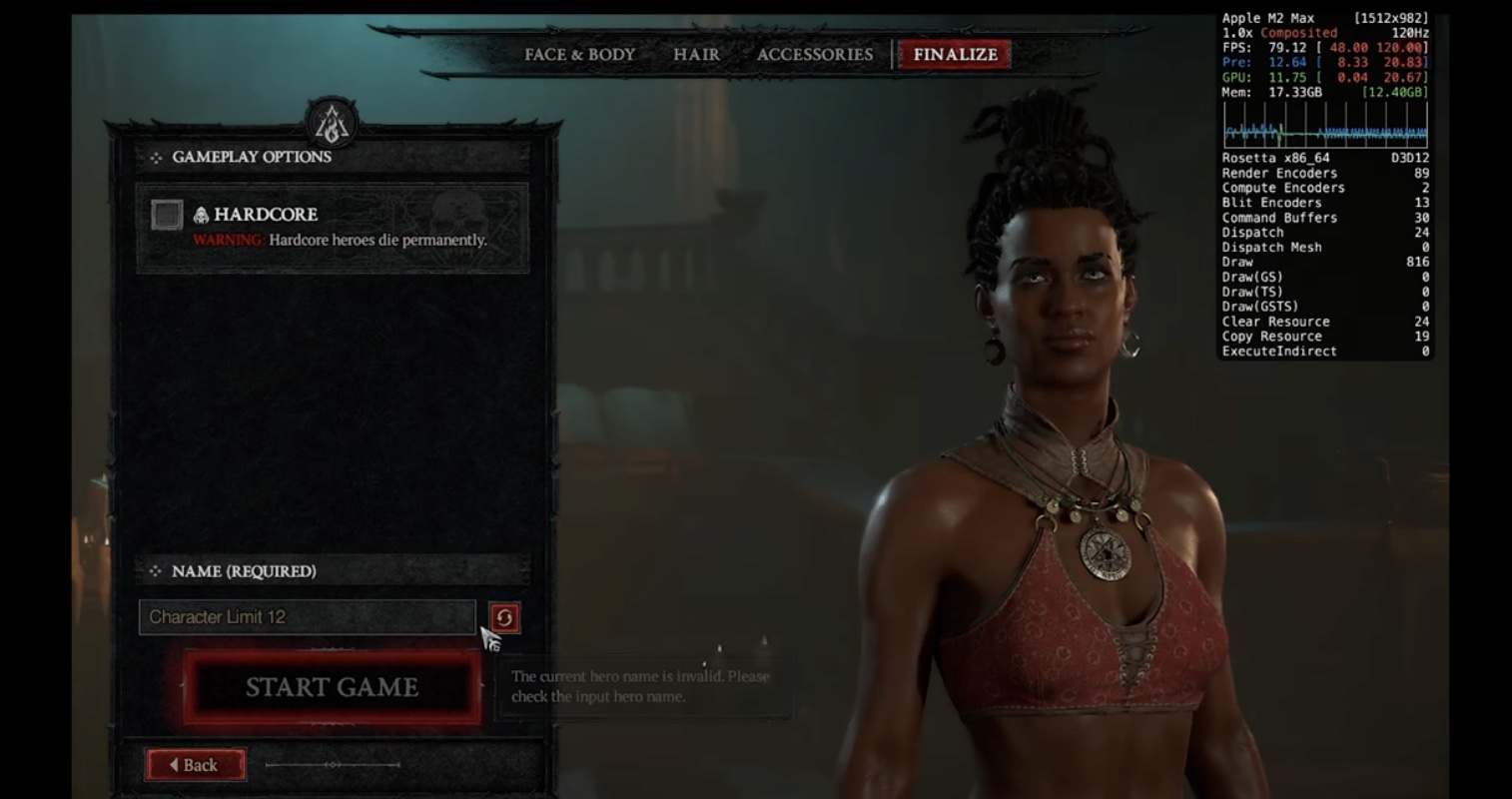Start the game with this character
The height and width of the screenshot is (799, 1512).
point(332,687)
